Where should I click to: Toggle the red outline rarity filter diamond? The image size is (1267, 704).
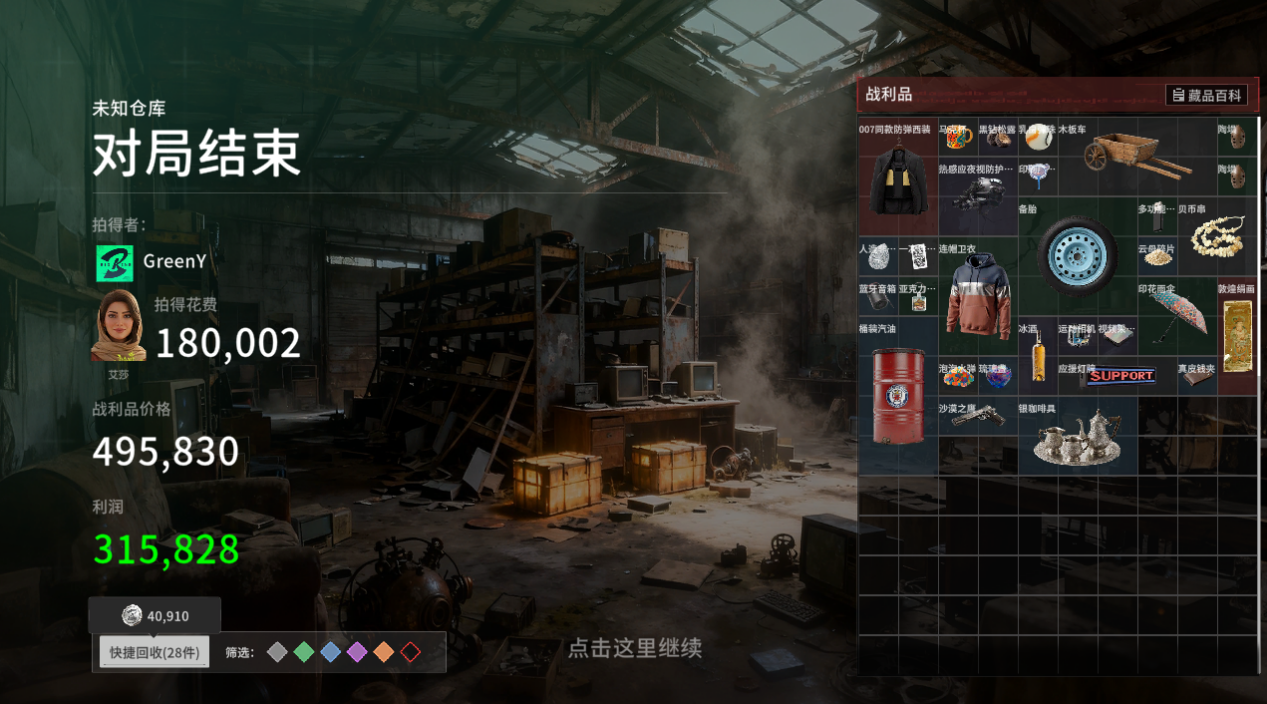point(410,653)
